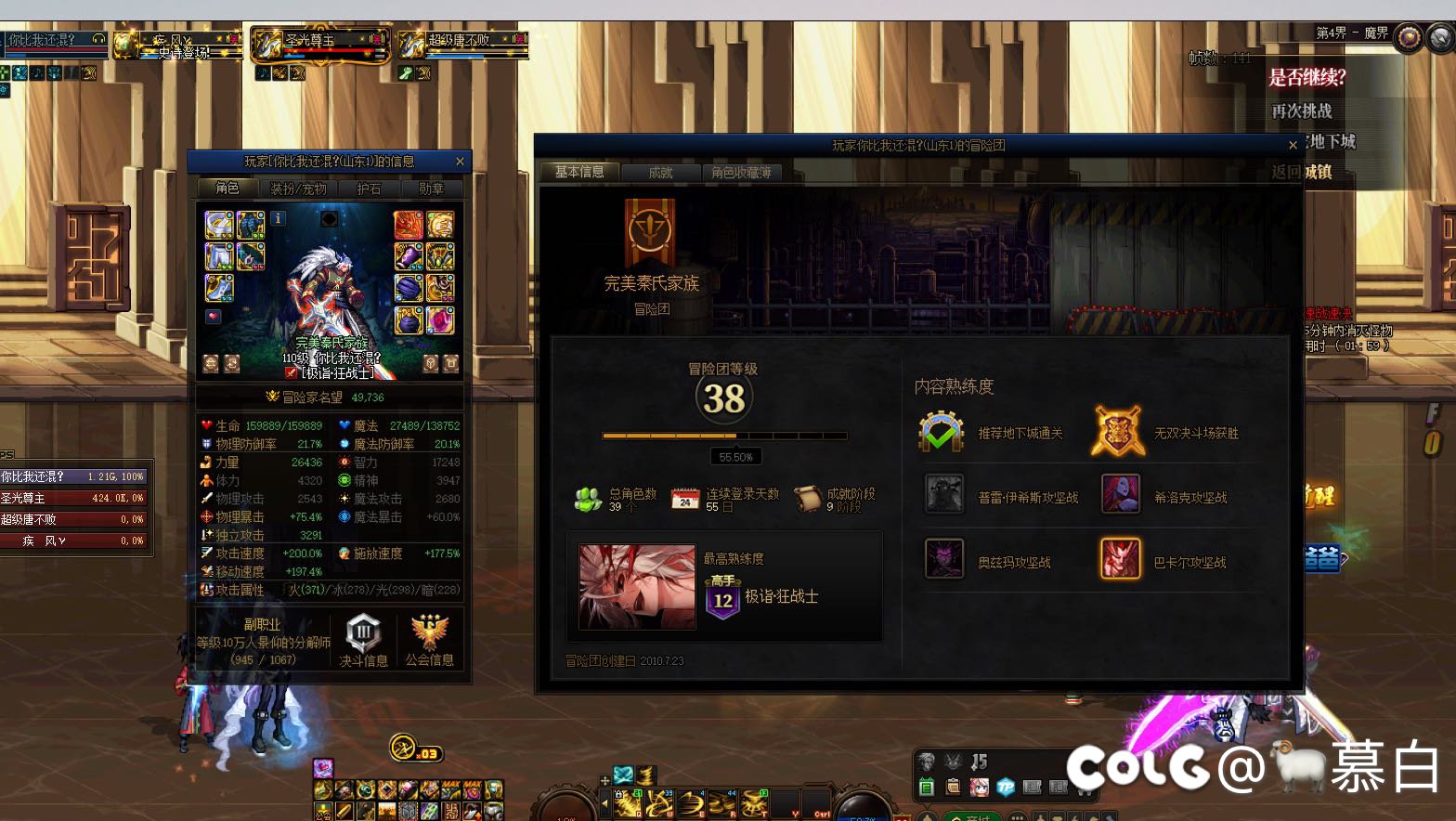
Task: Close the 冒险团 adventure group window
Action: click(x=1293, y=145)
